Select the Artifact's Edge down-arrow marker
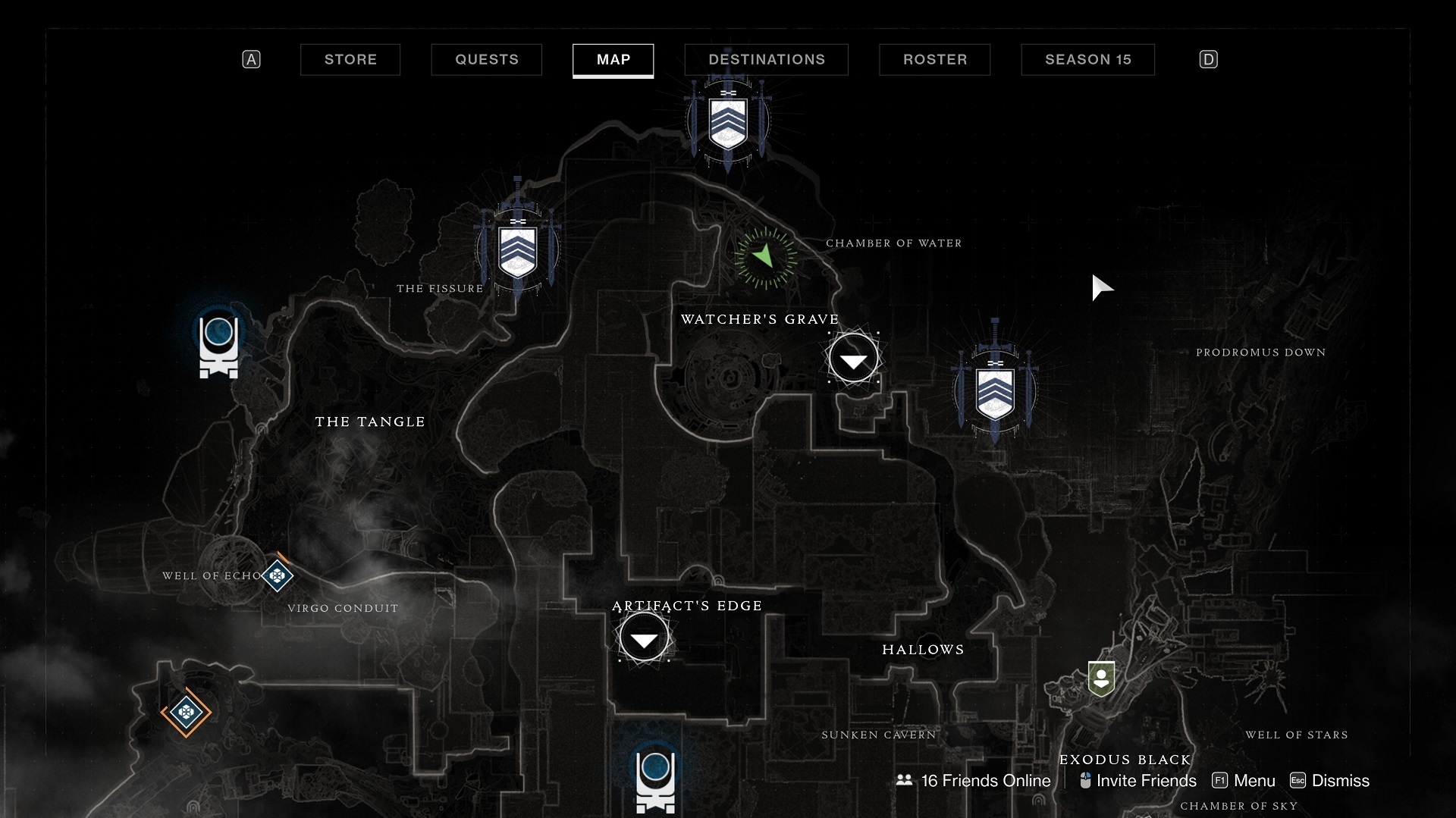 (x=644, y=638)
